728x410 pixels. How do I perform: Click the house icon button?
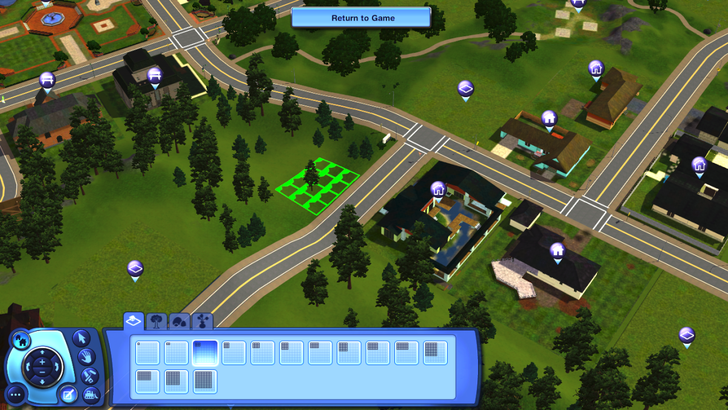tap(22, 341)
